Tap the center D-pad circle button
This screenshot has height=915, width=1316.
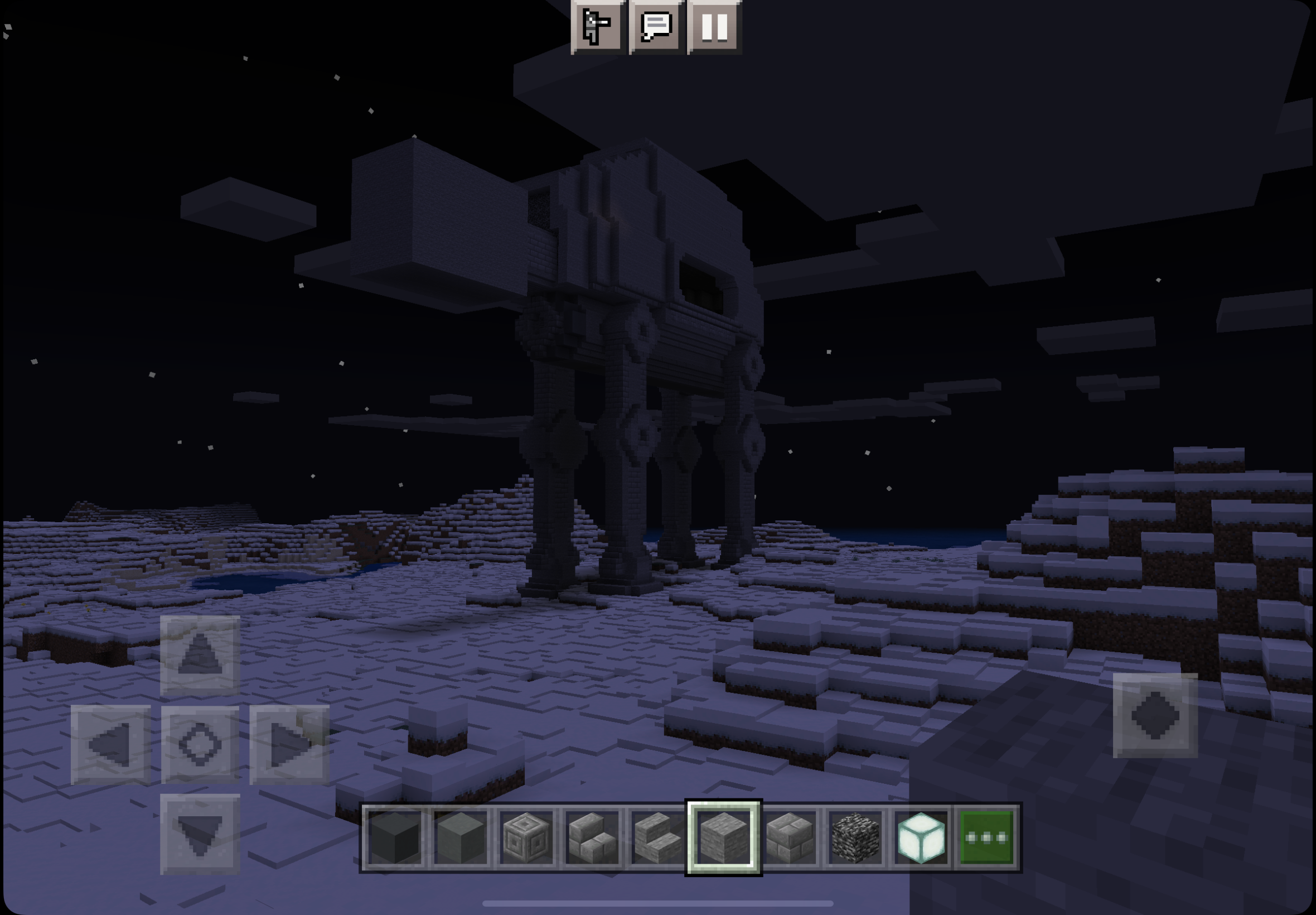coord(200,744)
